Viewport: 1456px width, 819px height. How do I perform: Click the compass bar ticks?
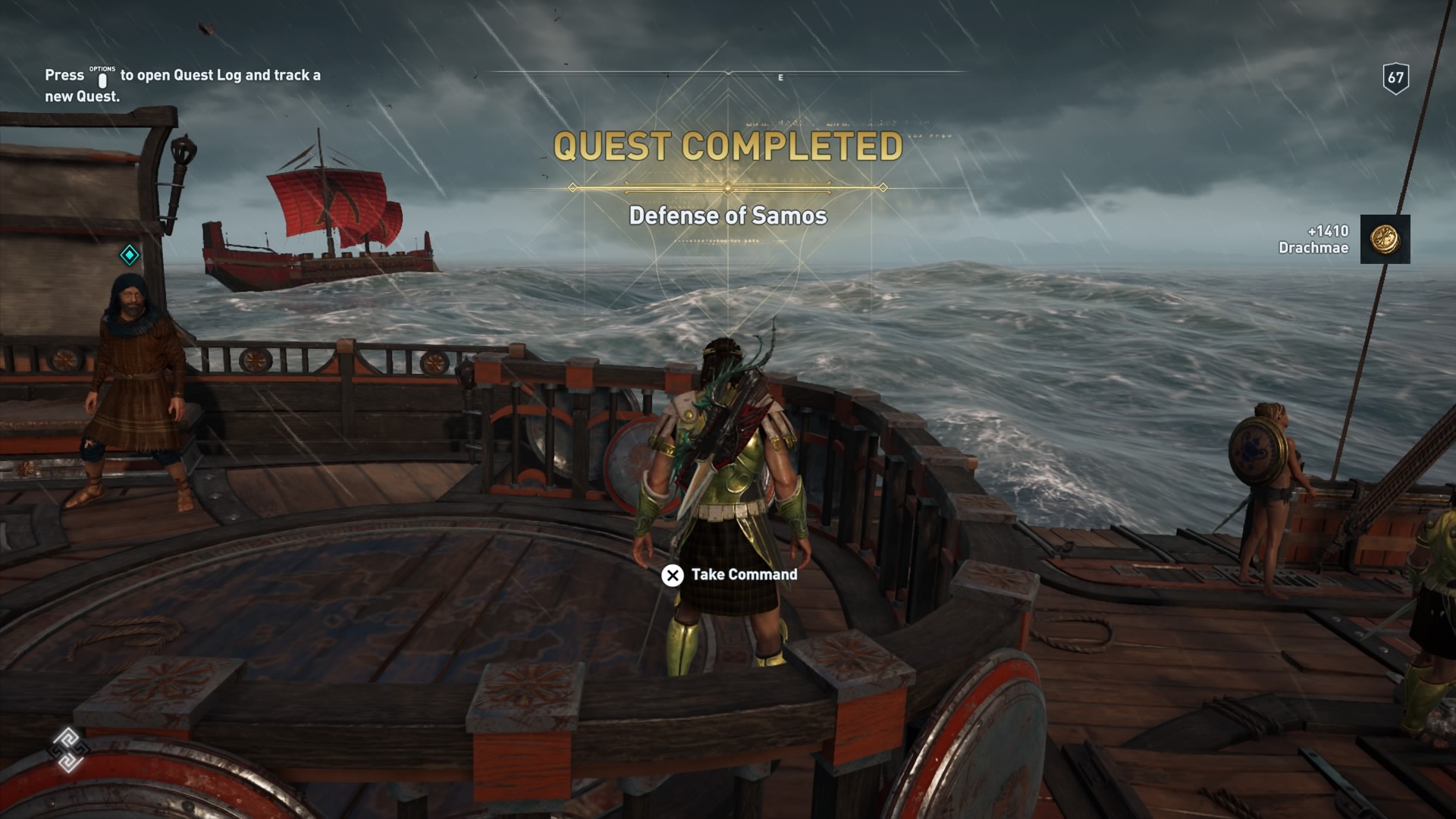pyautogui.click(x=667, y=74)
